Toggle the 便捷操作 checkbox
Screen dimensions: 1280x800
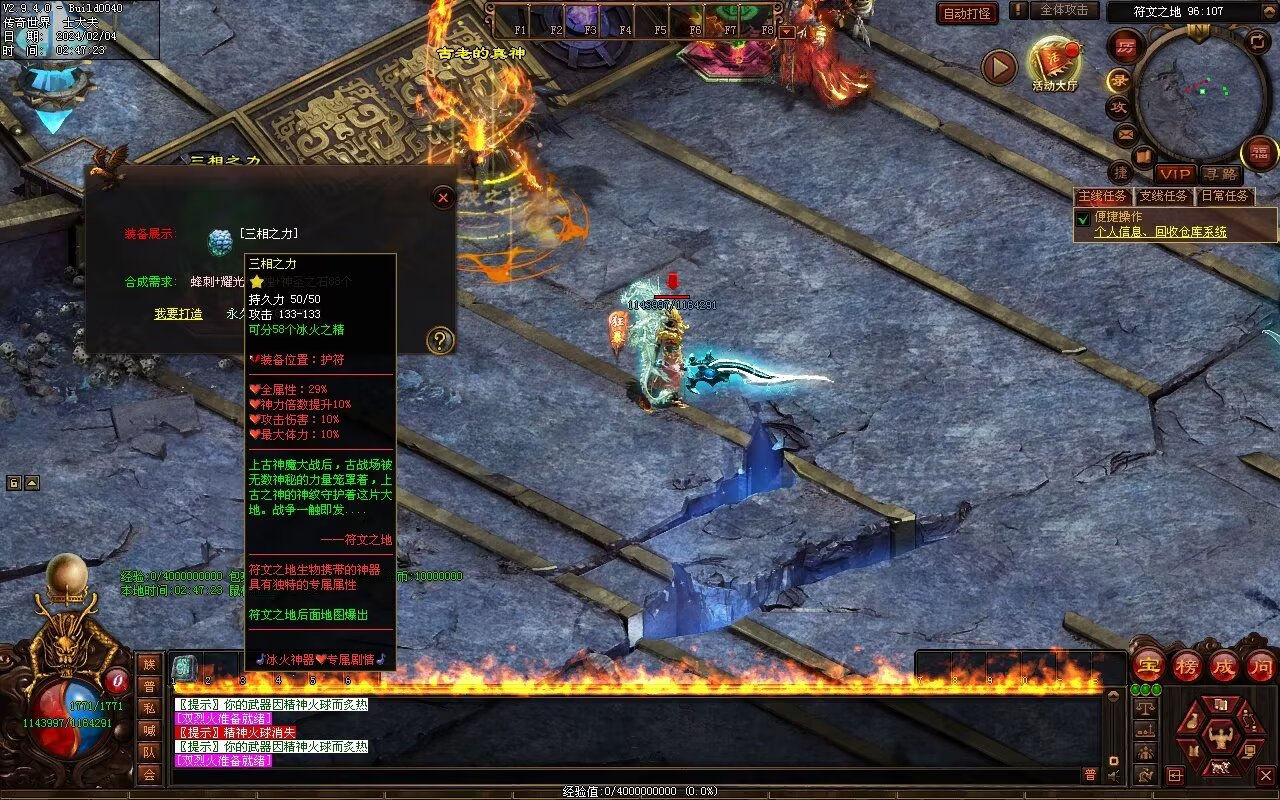(x=1083, y=218)
